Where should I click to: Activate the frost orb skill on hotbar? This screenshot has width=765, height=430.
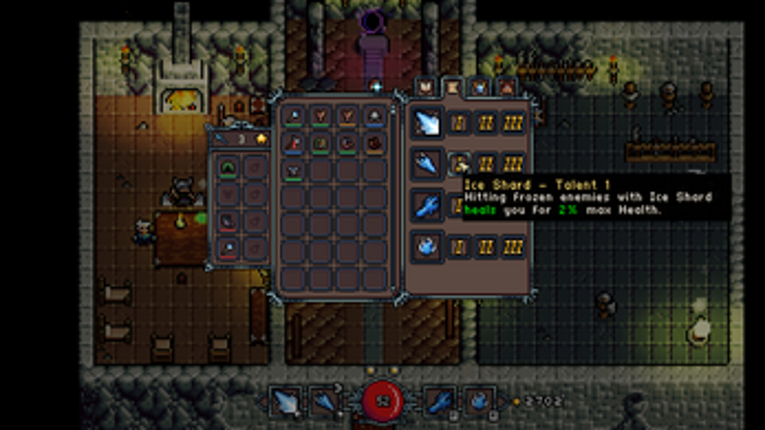pos(478,402)
